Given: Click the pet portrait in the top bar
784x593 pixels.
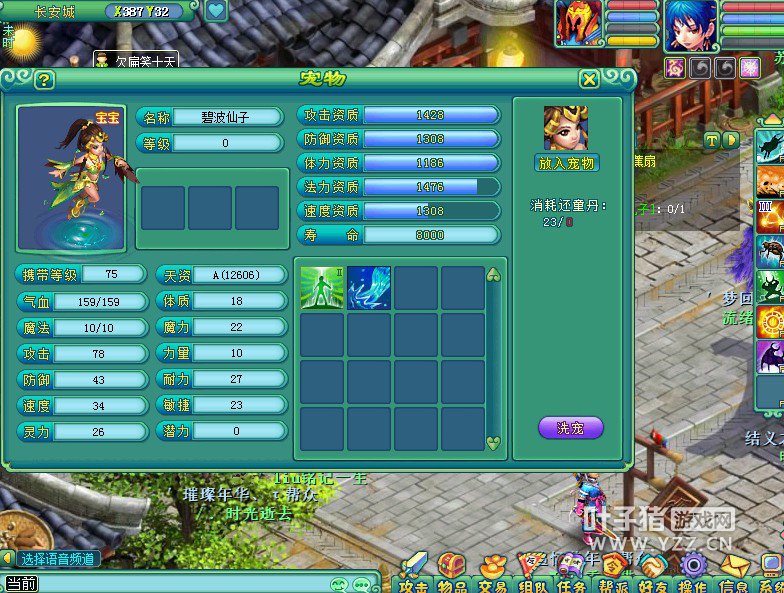Looking at the screenshot, I should coord(579,23).
